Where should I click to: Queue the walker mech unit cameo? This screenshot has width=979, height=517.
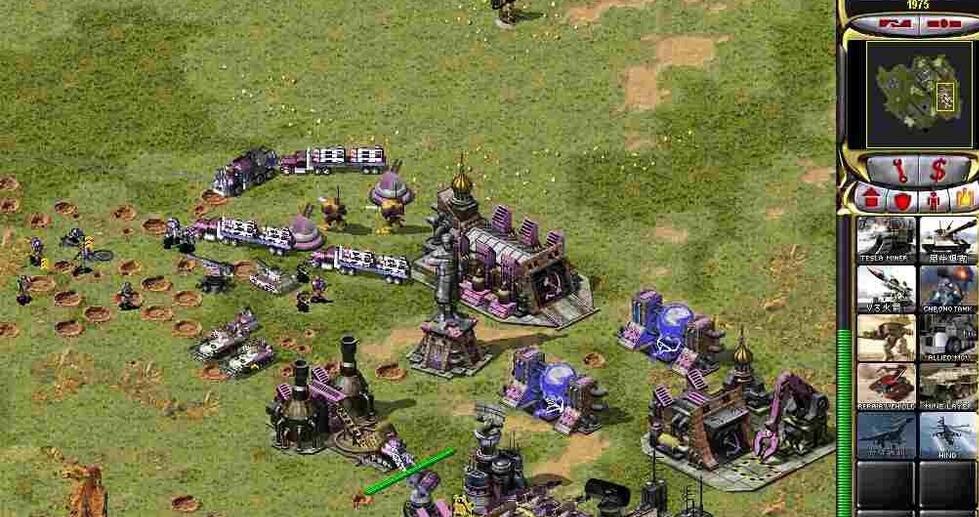[x=886, y=337]
